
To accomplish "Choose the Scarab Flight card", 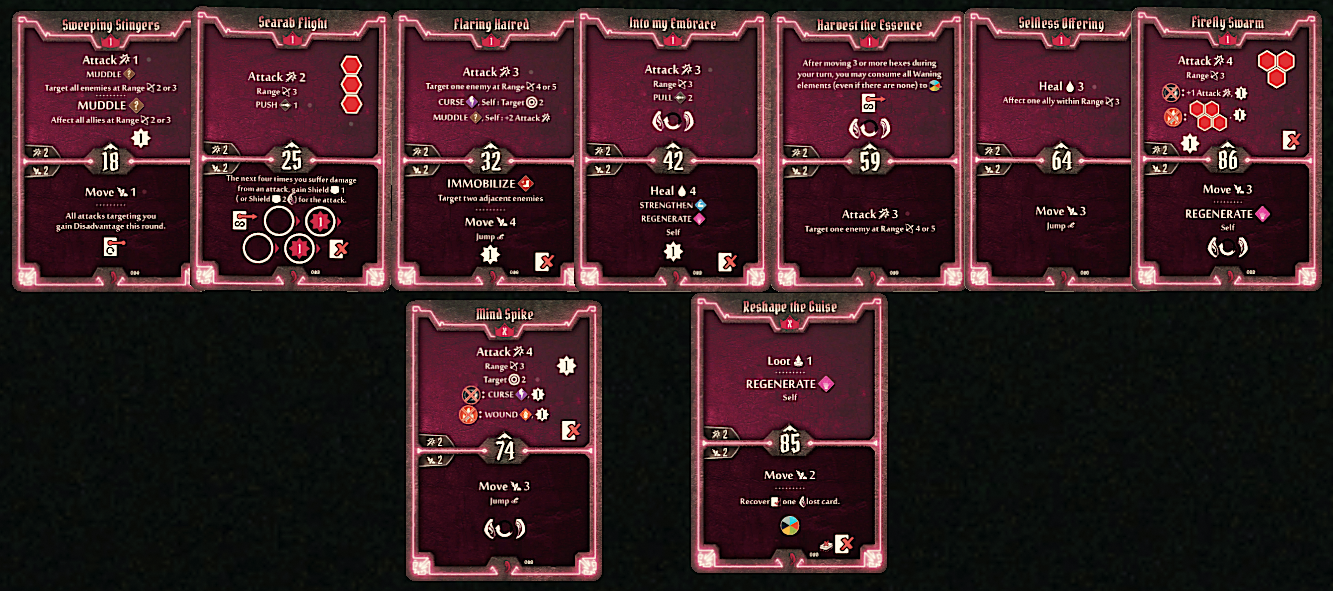I will point(291,150).
